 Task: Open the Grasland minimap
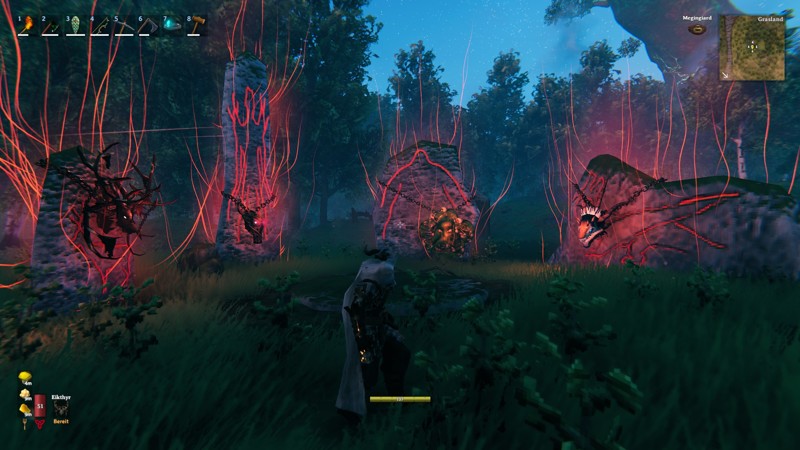pyautogui.click(x=751, y=47)
